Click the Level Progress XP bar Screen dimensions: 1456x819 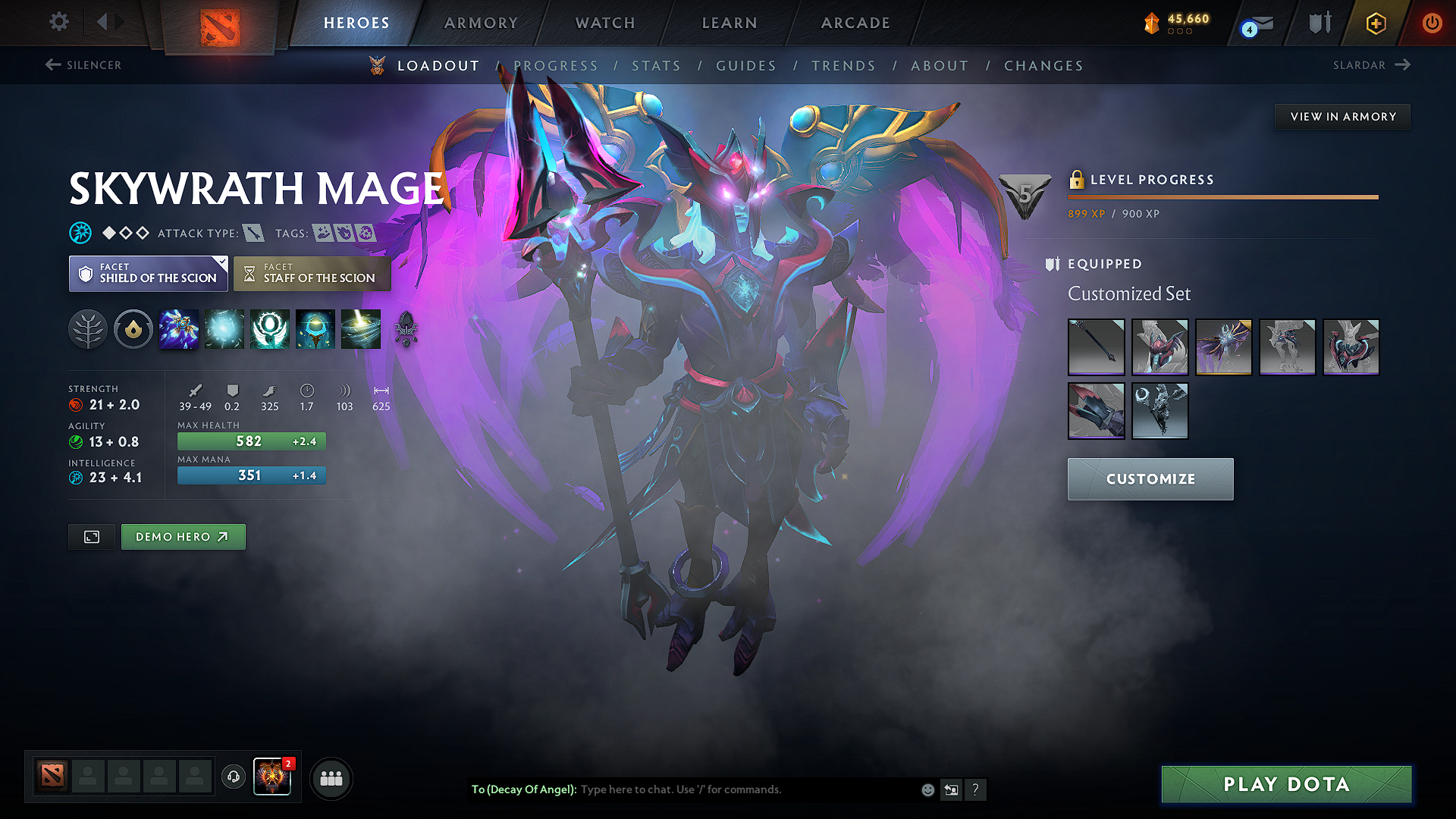tap(1222, 197)
